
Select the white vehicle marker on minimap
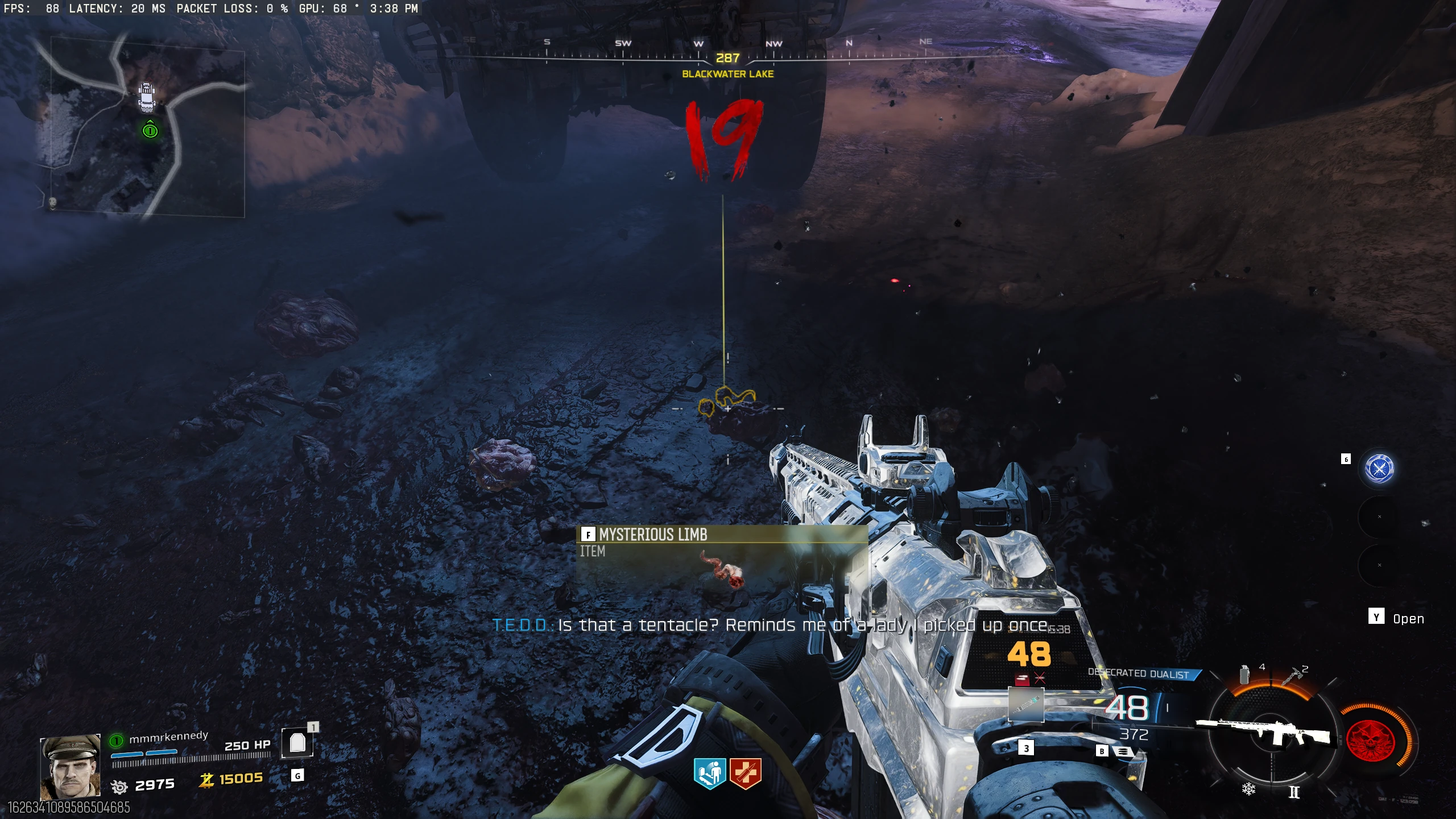point(147,97)
